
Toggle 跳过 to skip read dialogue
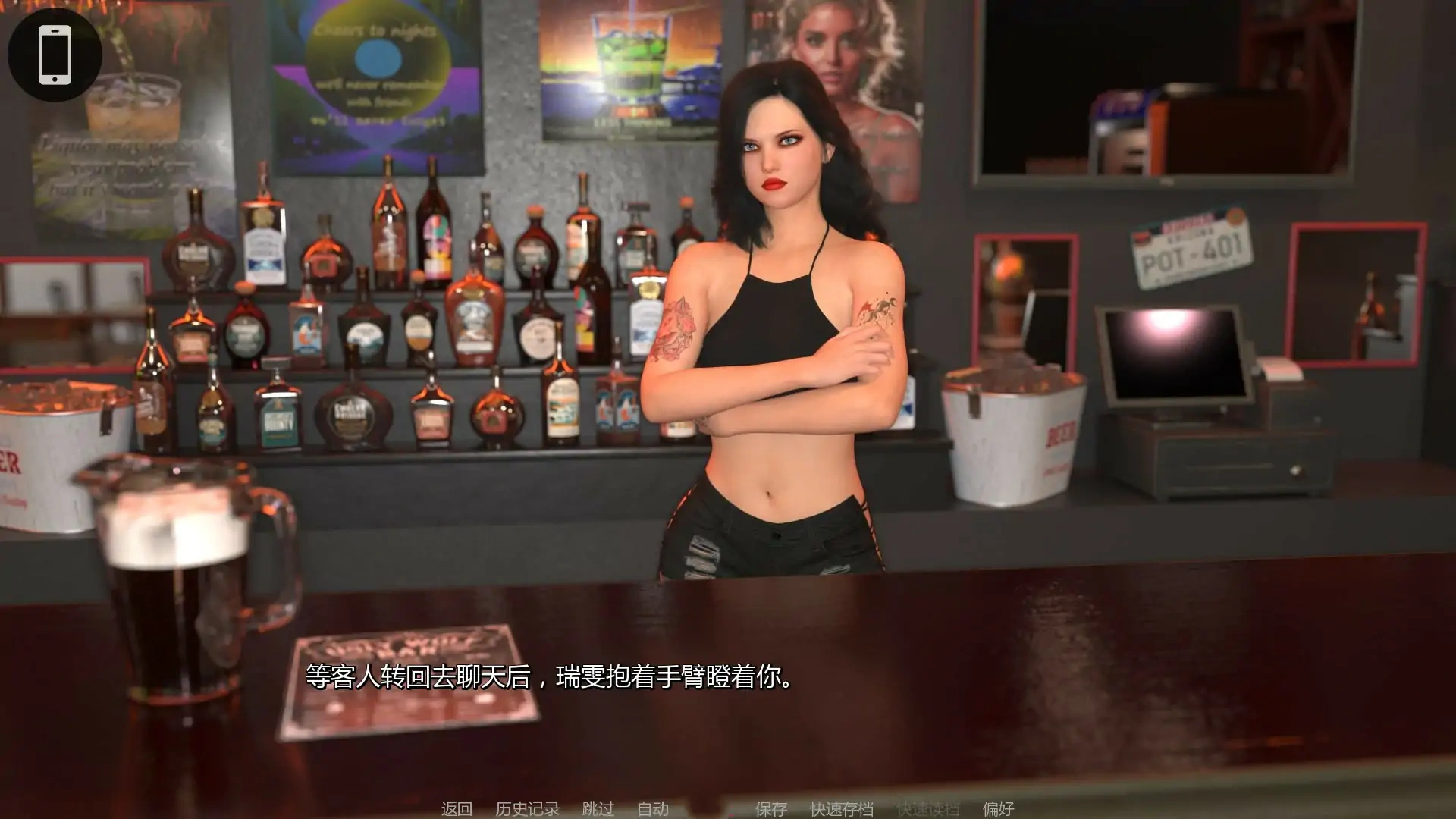[x=598, y=808]
